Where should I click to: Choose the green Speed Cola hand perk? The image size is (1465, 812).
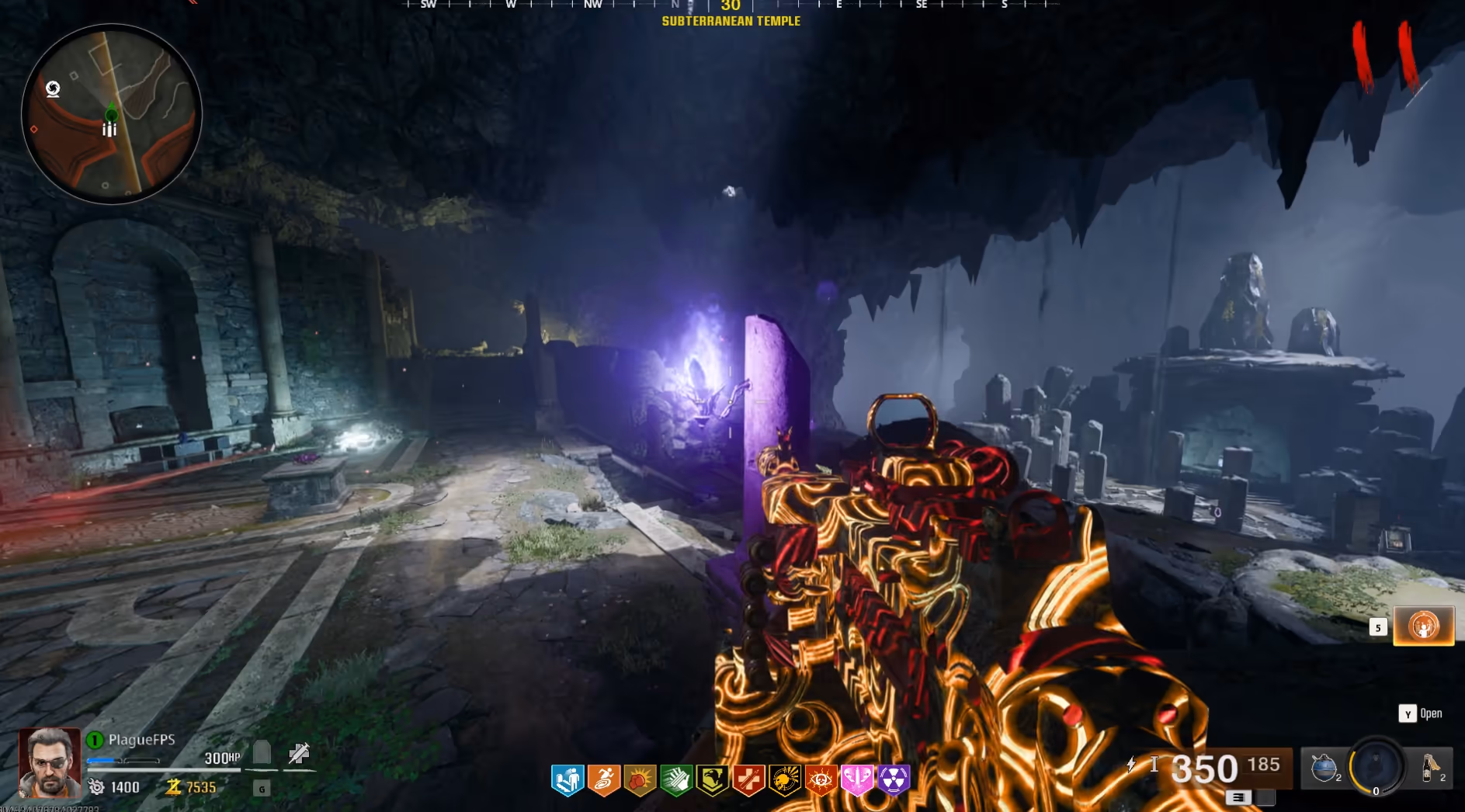click(676, 779)
